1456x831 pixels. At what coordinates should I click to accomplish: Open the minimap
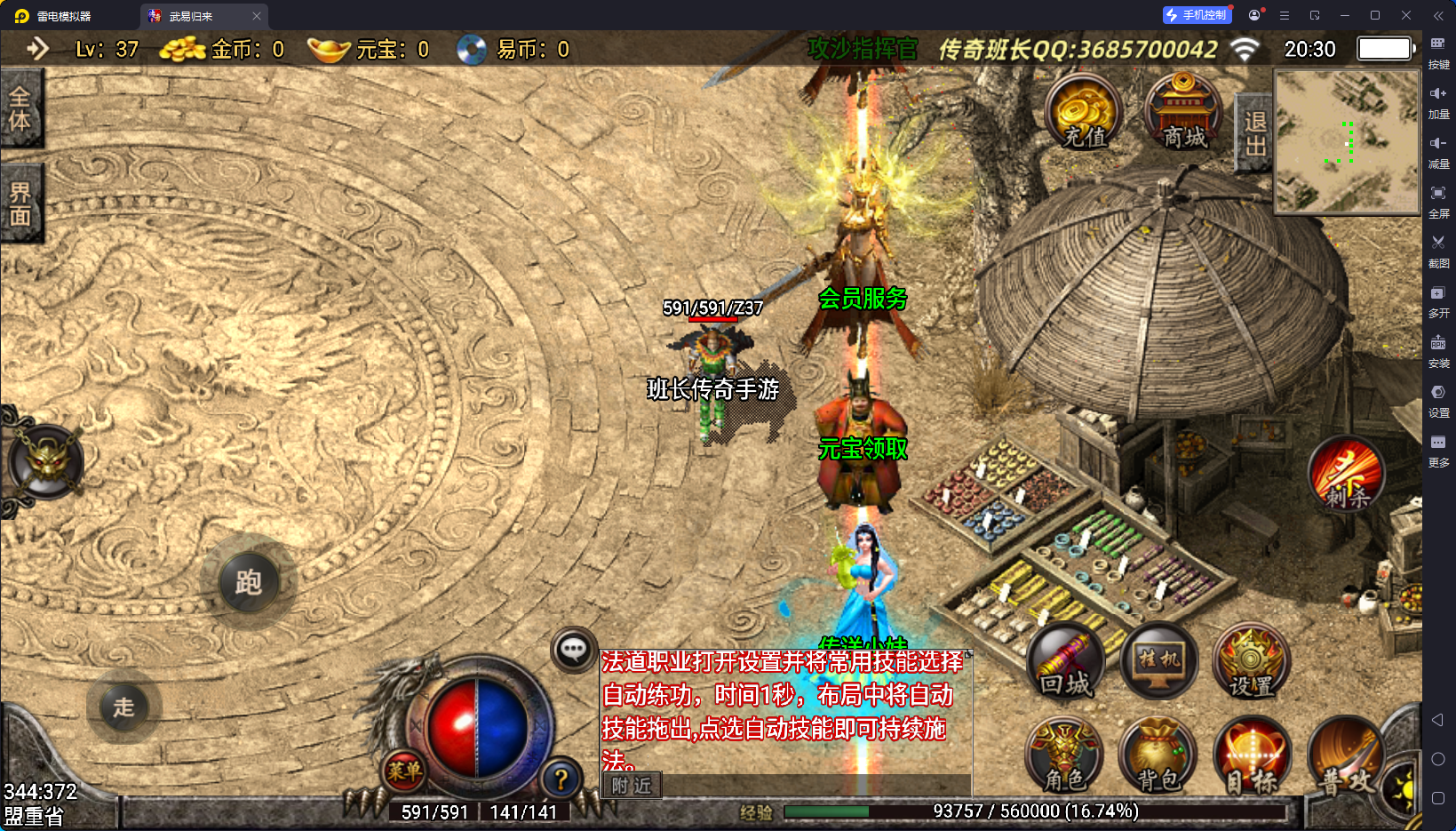[1347, 141]
